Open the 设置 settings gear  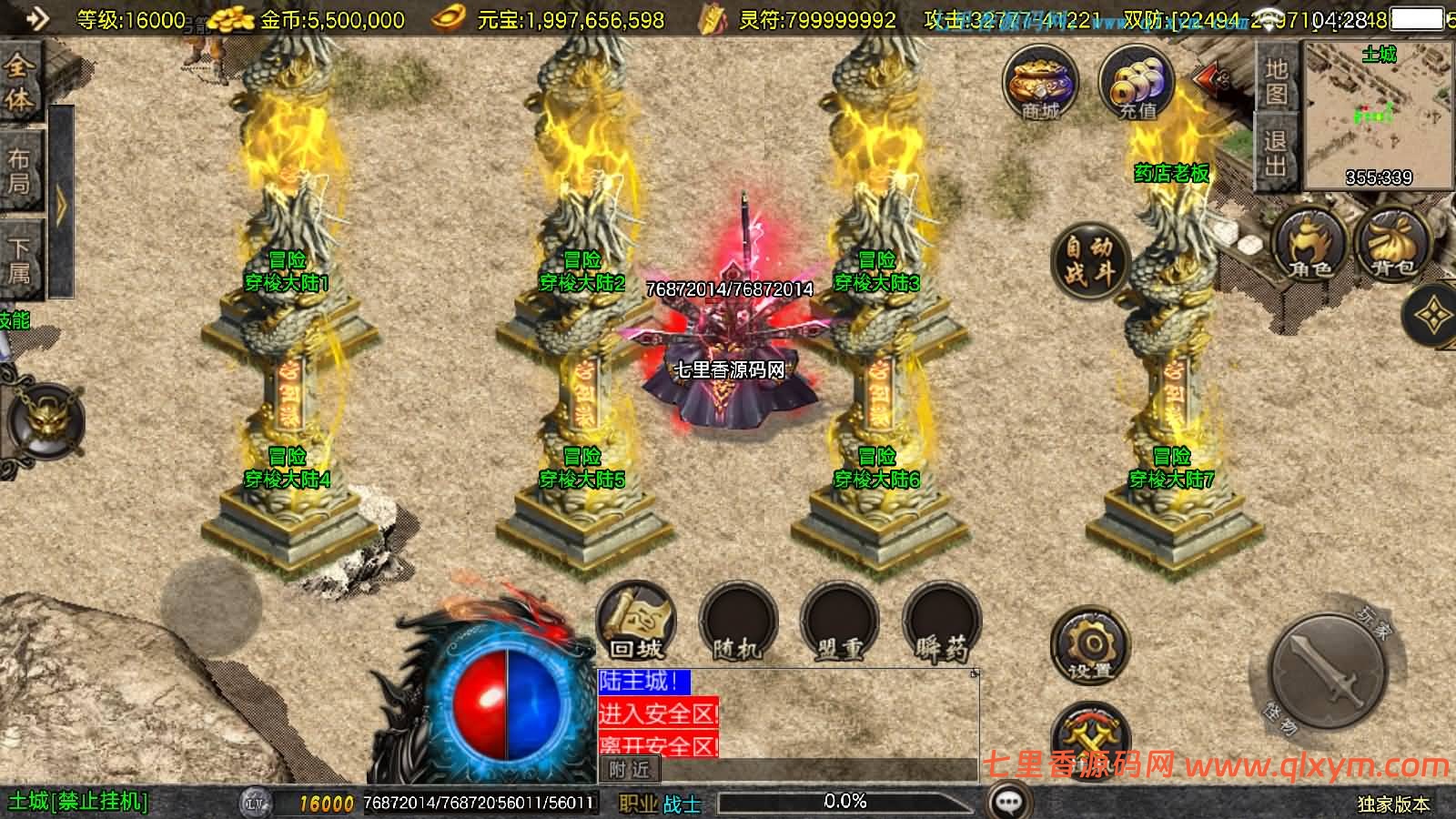1089,646
